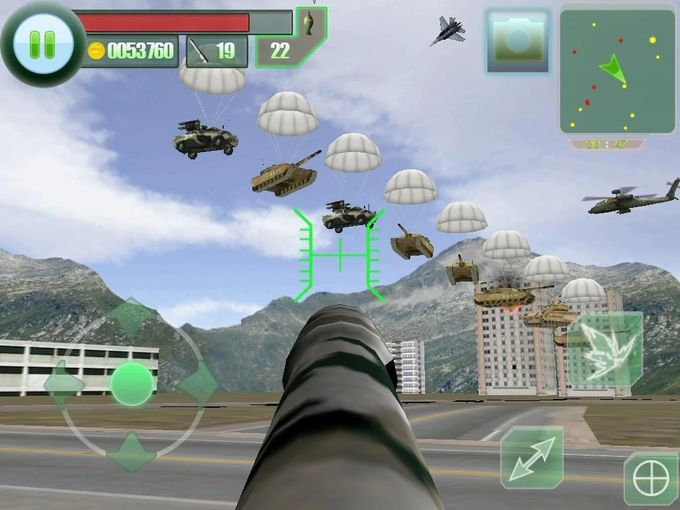This screenshot has height=510, width=680.
Task: Tap the joystick's left arrow
Action: (x=65, y=384)
